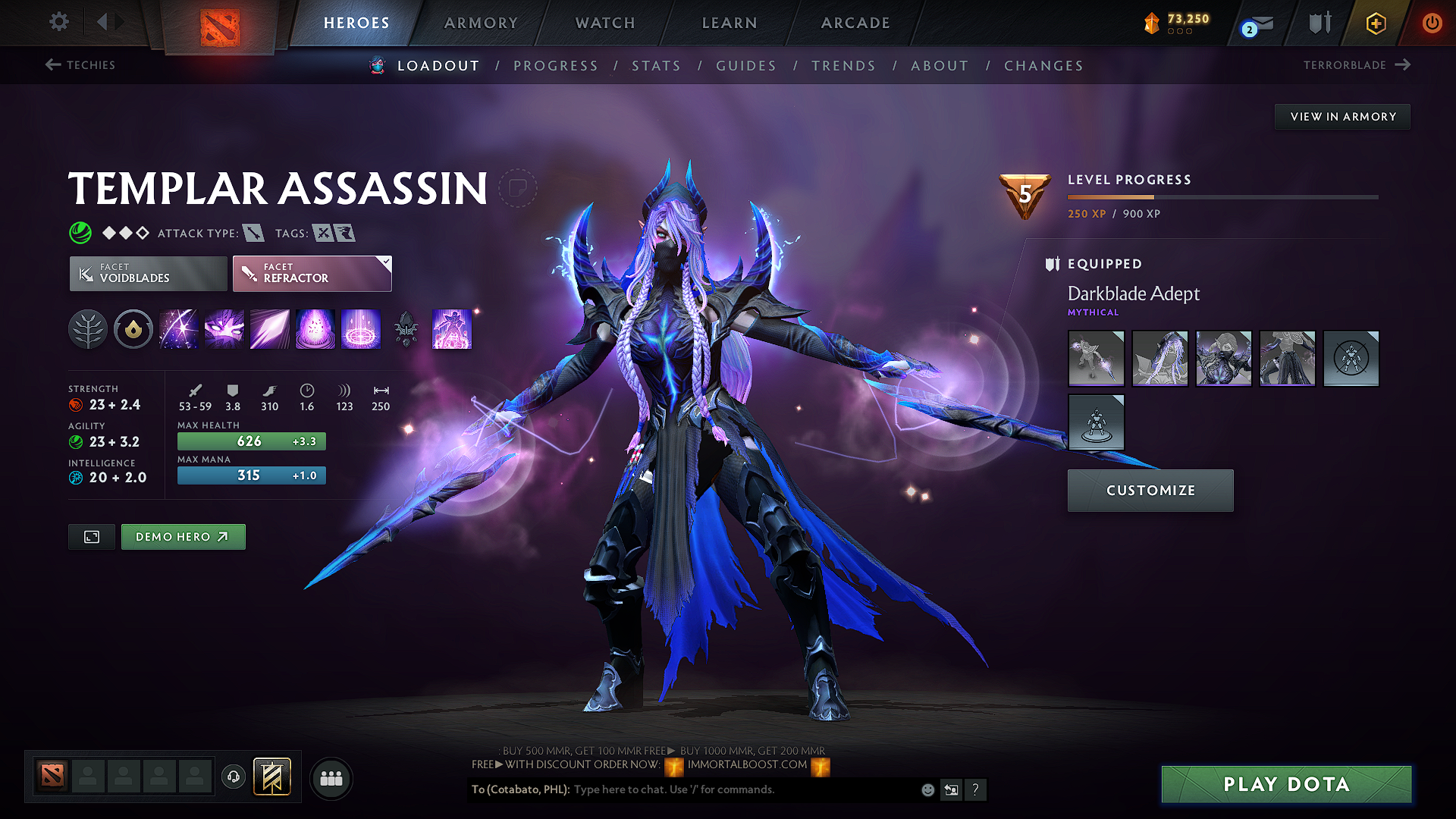1456x819 pixels.
Task: Click the Level Progress XP bar
Action: click(1221, 197)
